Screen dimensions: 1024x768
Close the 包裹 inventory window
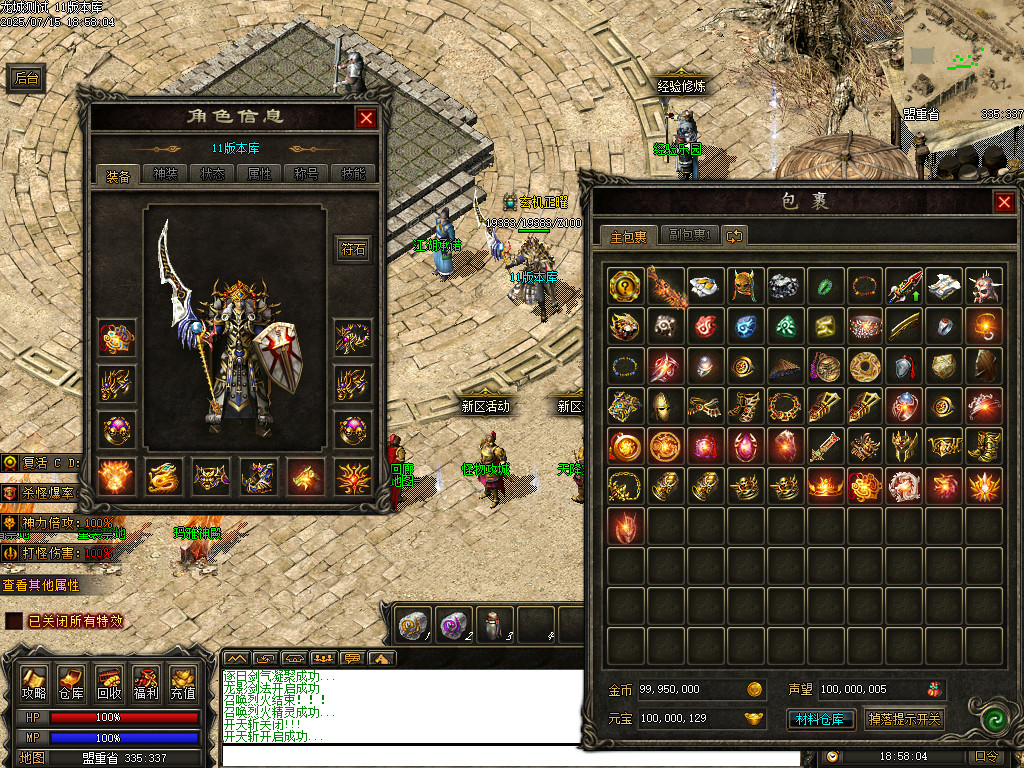(x=1004, y=203)
